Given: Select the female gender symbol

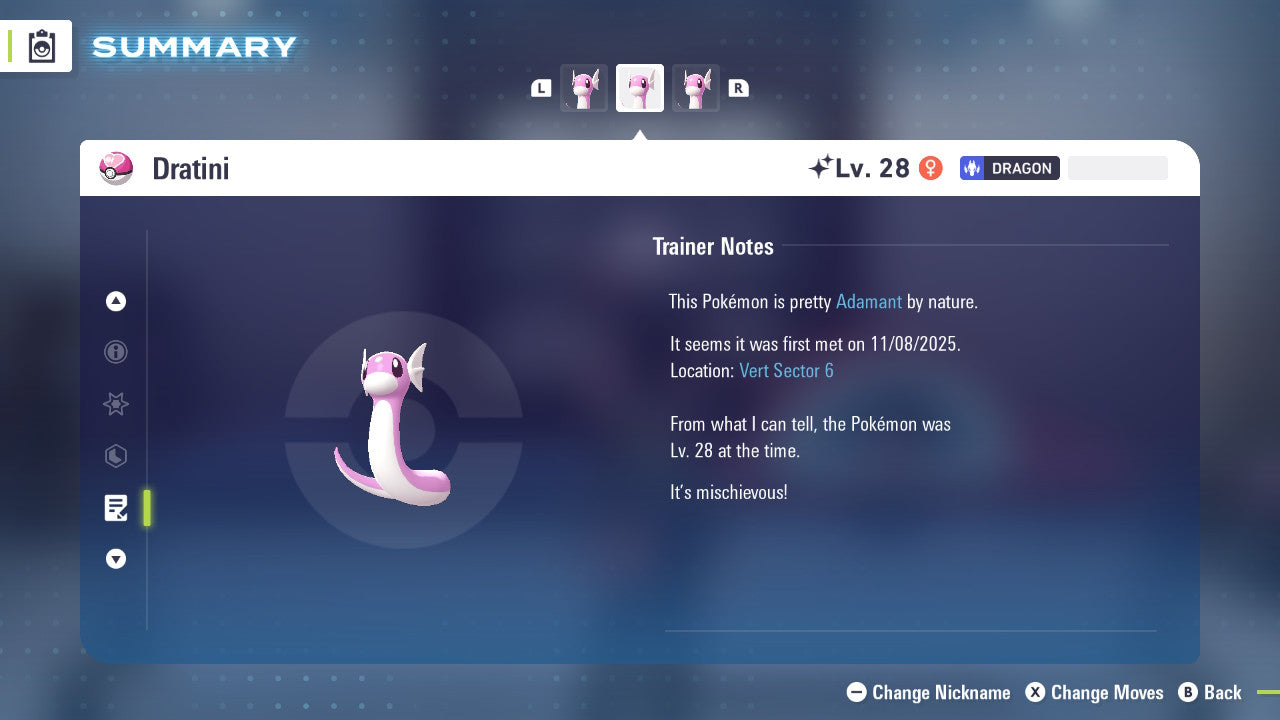Looking at the screenshot, I should [x=930, y=168].
